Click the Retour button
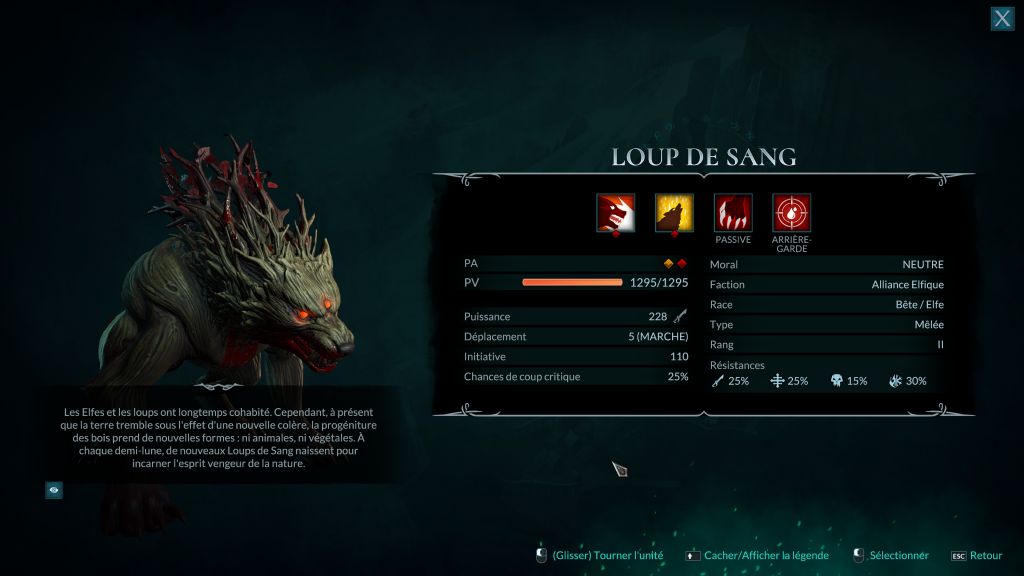This screenshot has width=1024, height=576. 976,555
